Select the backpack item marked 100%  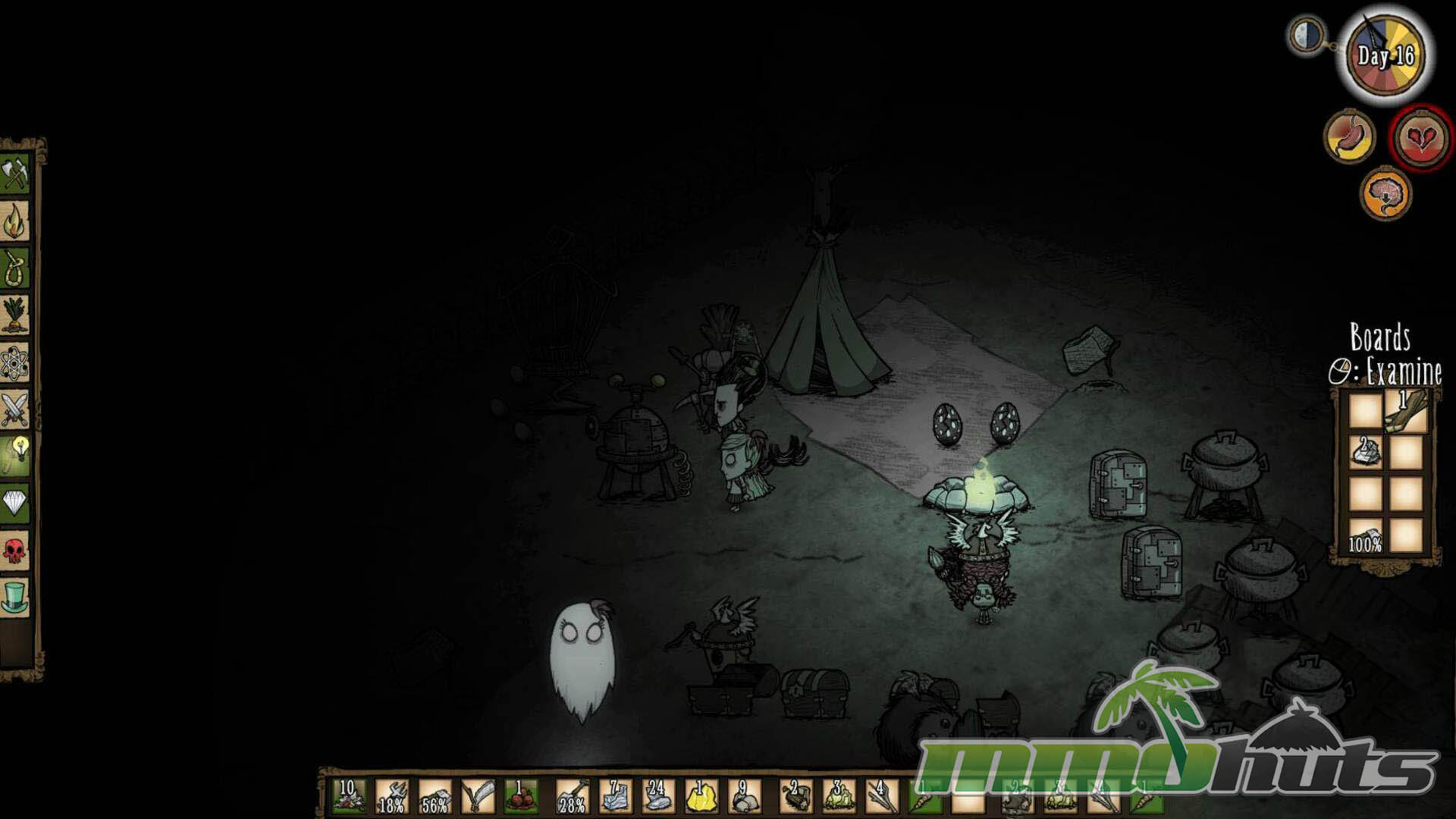1365,535
